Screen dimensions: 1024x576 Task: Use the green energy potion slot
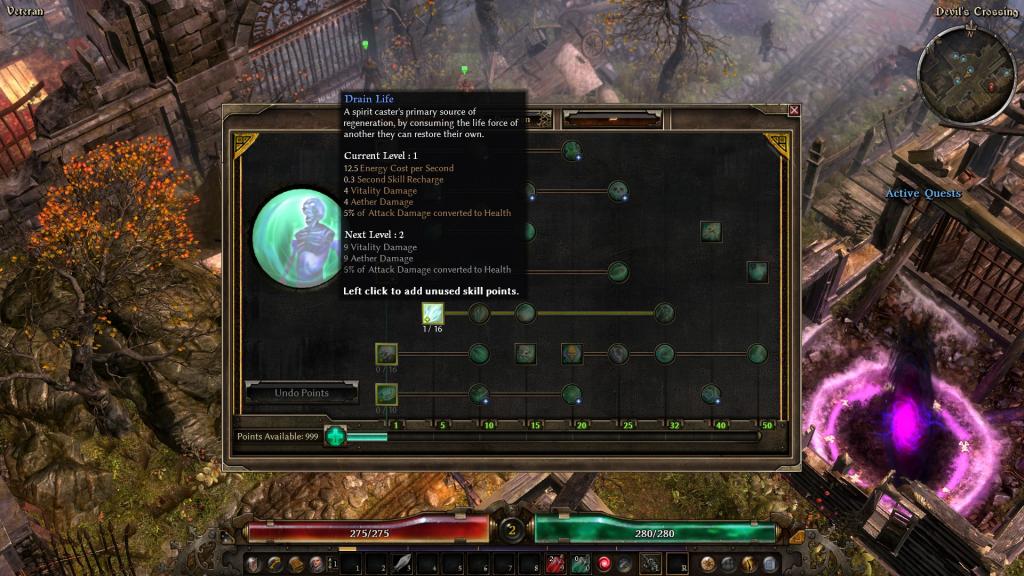(x=580, y=564)
